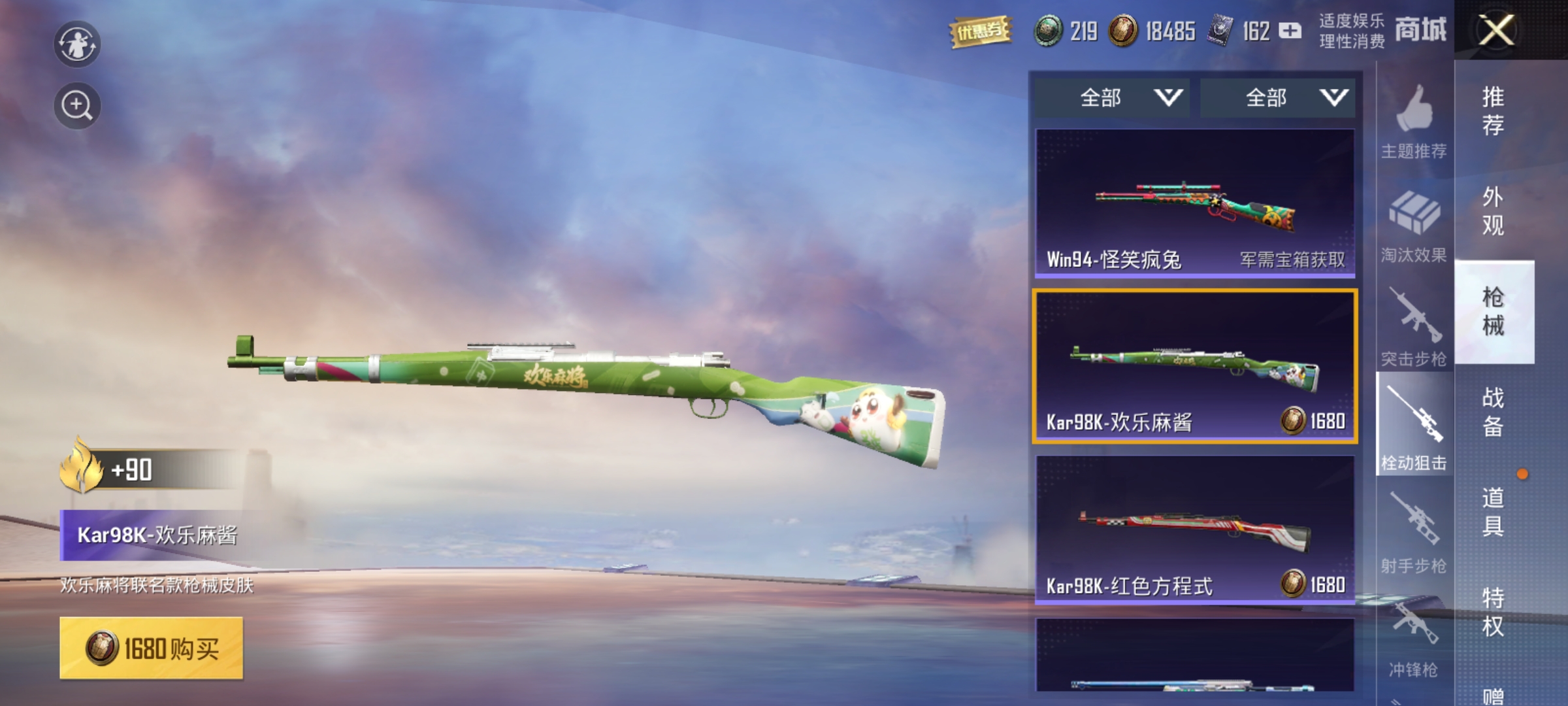
Task: Select the Win94-怪笑疯兔 skin card
Action: [1195, 203]
